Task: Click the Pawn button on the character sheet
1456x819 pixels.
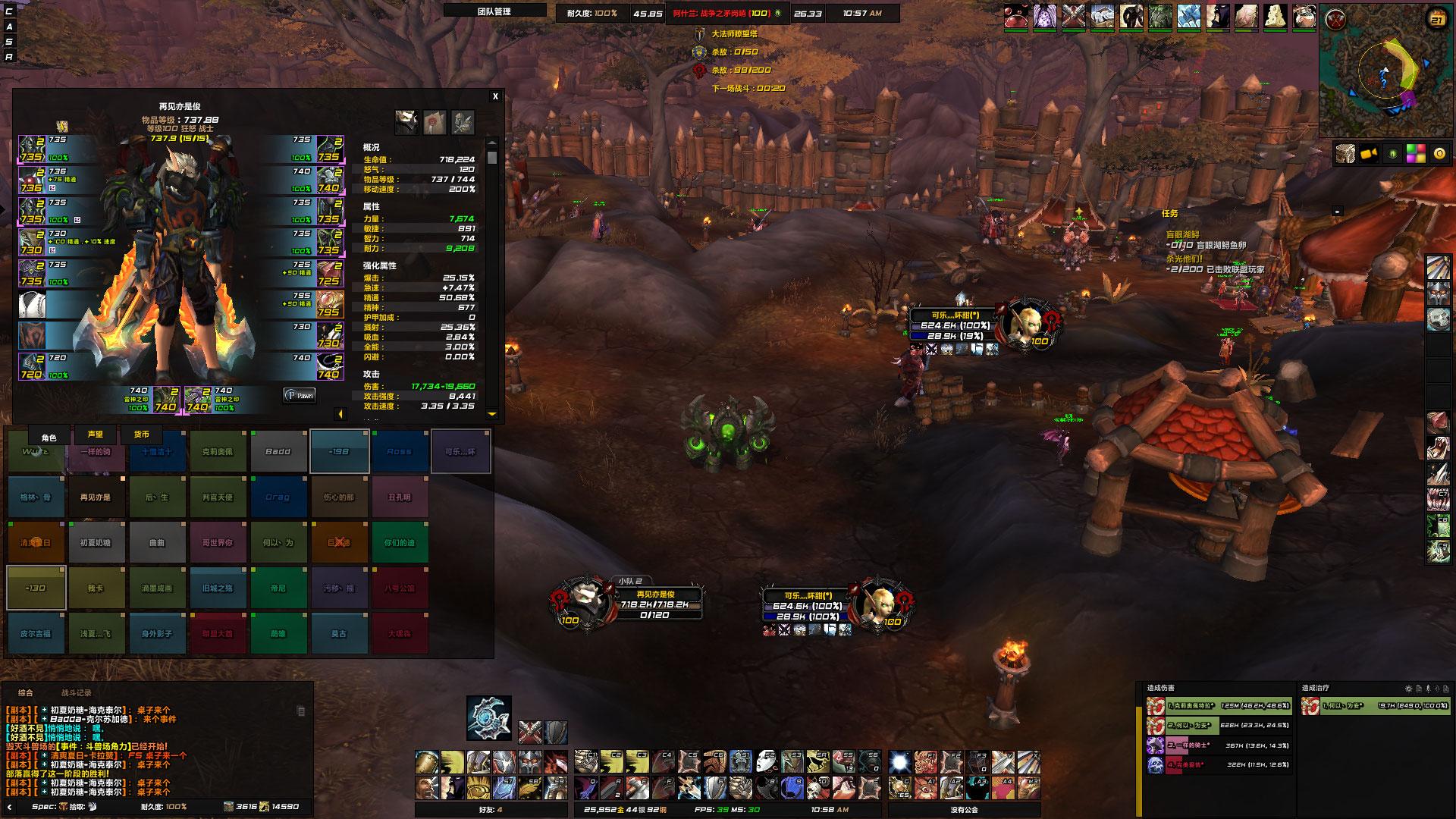Action: click(x=300, y=395)
